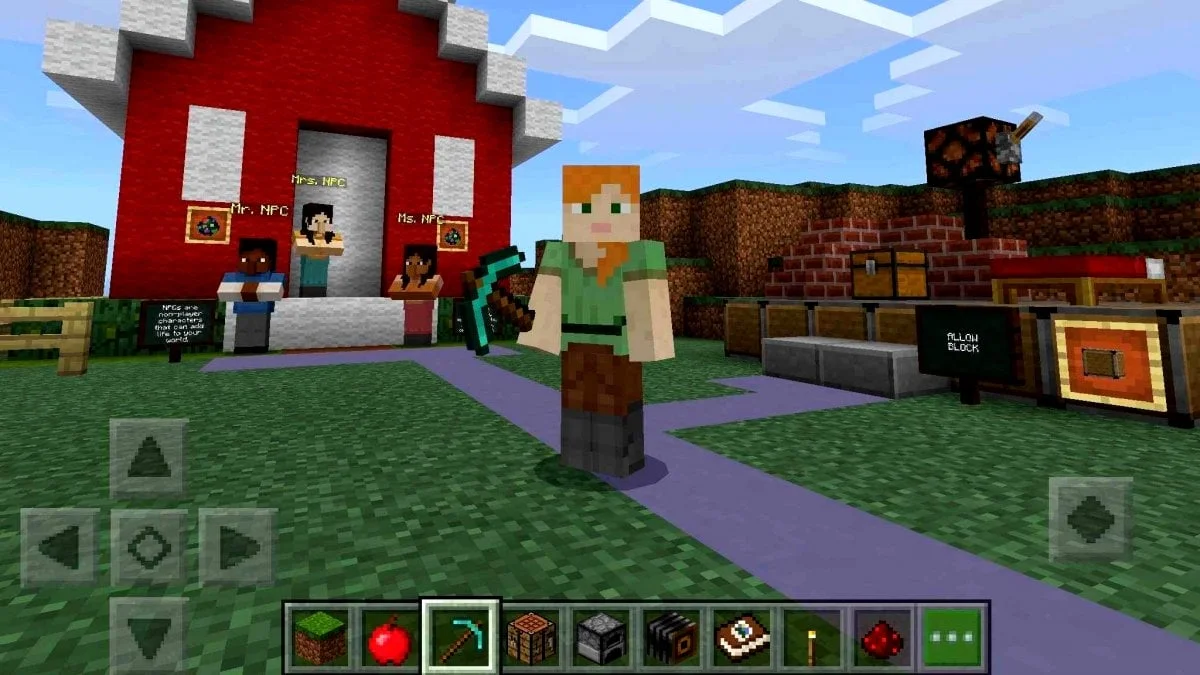
Task: Select the diamond pickaxe slot
Action: (460, 637)
